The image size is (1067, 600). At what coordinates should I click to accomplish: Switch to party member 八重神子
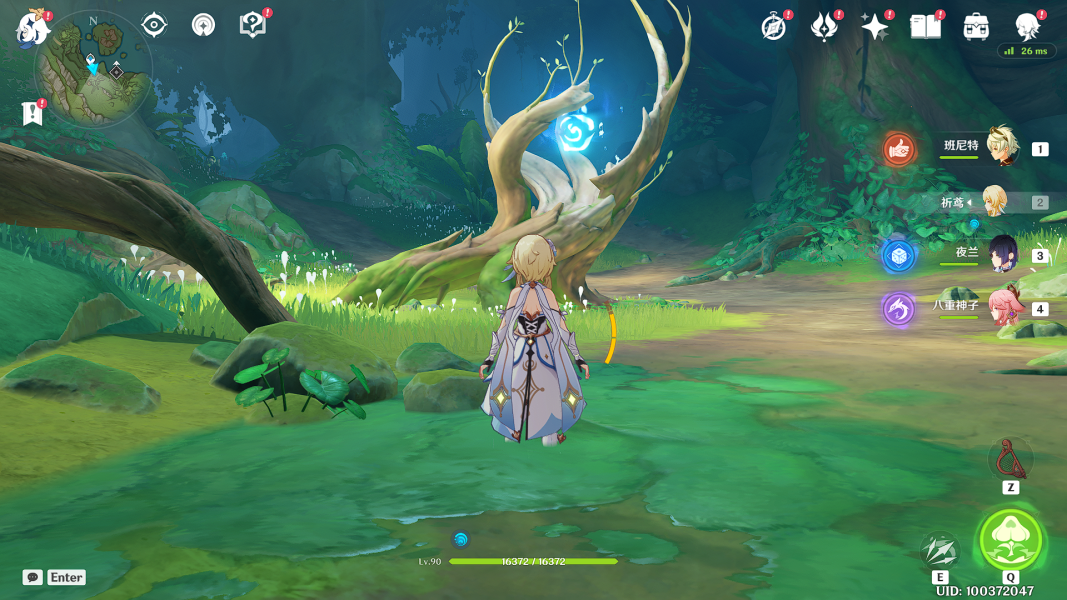pyautogui.click(x=1002, y=308)
